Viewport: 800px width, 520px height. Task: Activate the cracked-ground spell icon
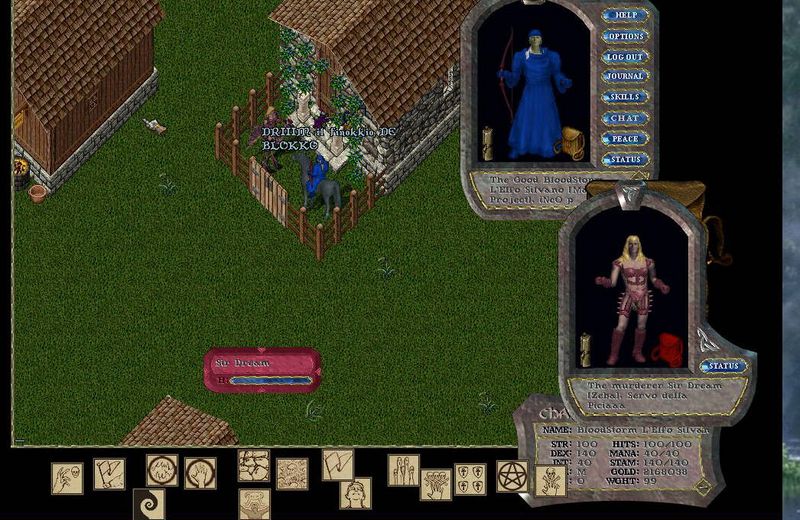click(x=254, y=465)
